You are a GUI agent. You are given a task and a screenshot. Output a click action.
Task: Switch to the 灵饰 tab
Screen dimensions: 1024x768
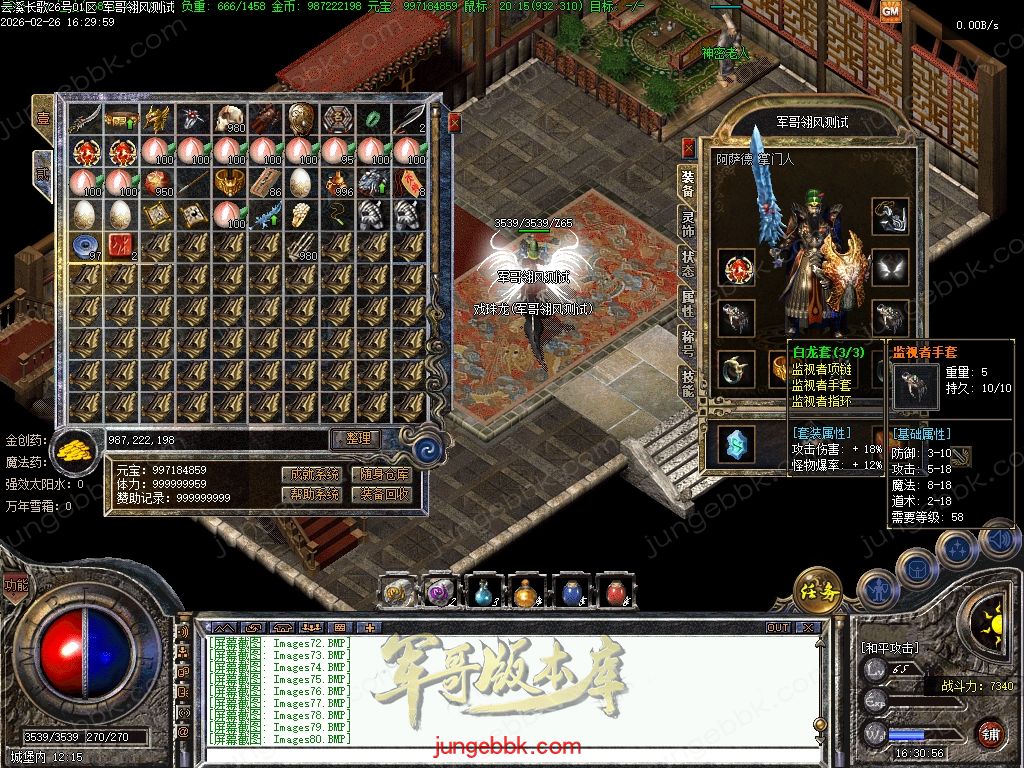click(688, 222)
